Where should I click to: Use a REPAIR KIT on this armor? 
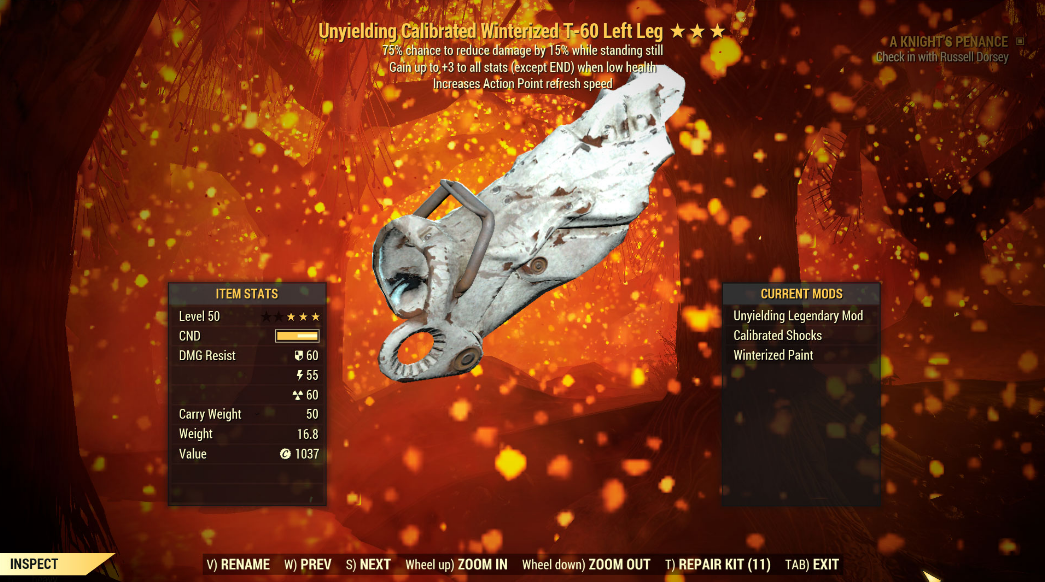(x=717, y=564)
